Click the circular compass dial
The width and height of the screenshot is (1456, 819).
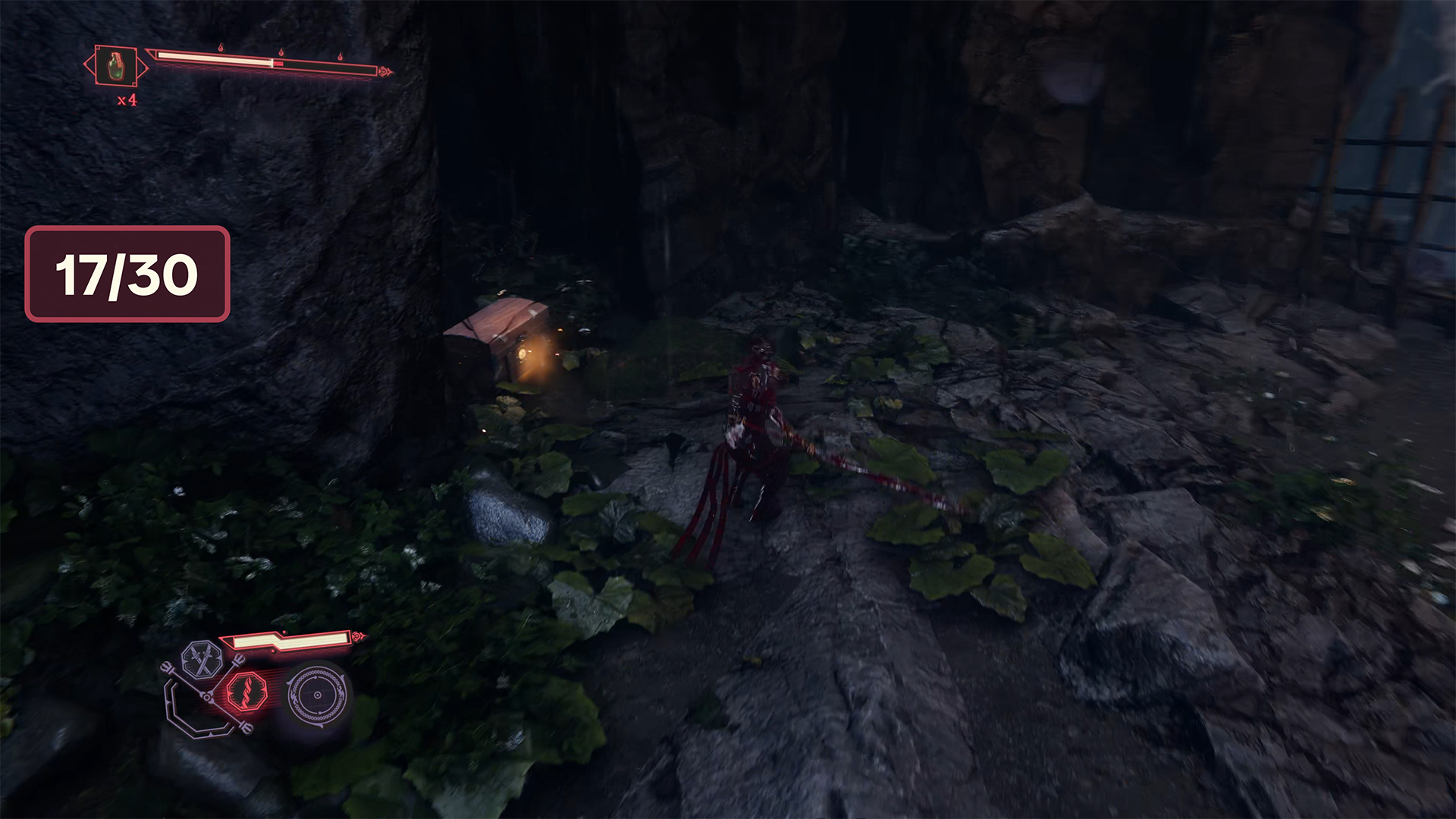[x=317, y=695]
